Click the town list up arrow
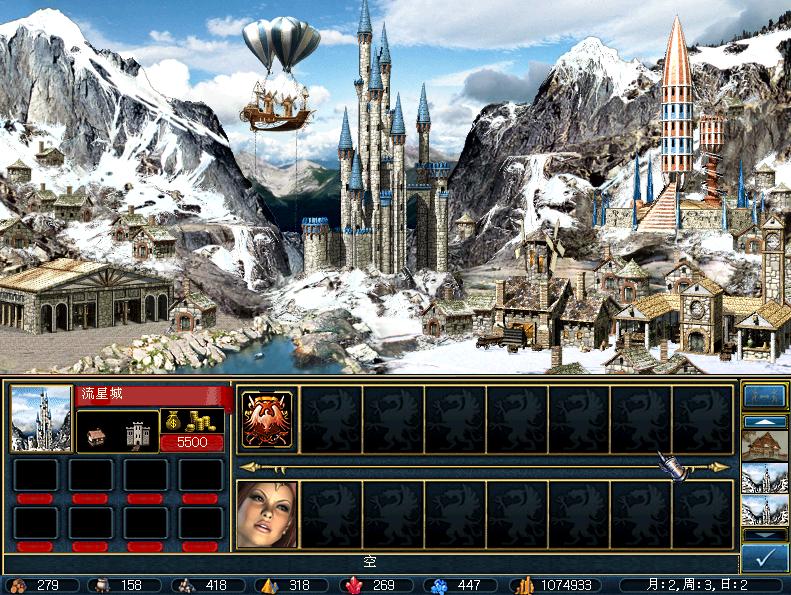This screenshot has width=791, height=595. click(x=764, y=422)
